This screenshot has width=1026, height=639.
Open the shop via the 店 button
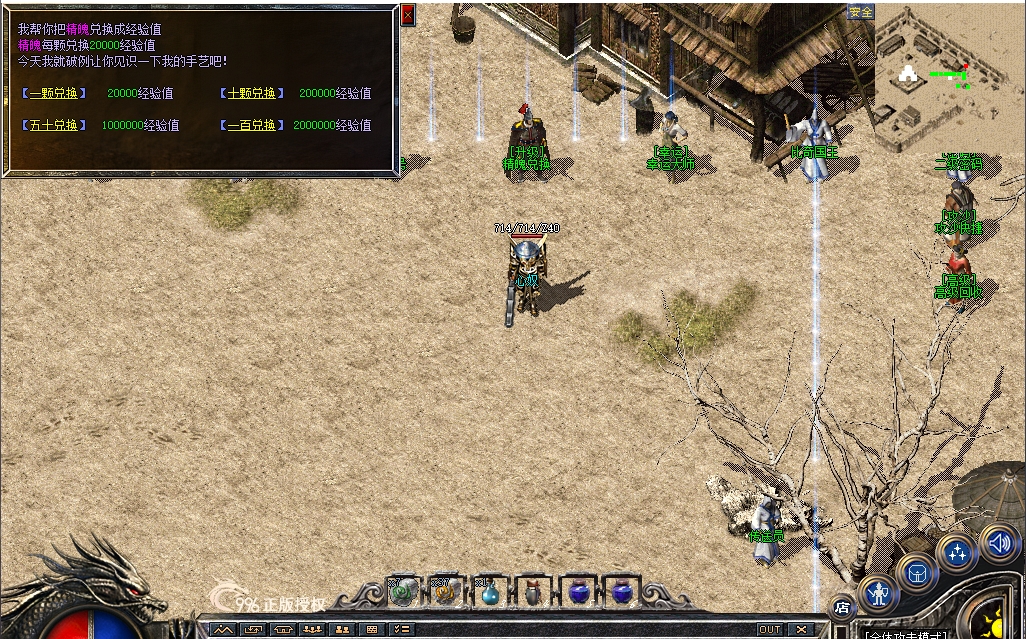(842, 607)
